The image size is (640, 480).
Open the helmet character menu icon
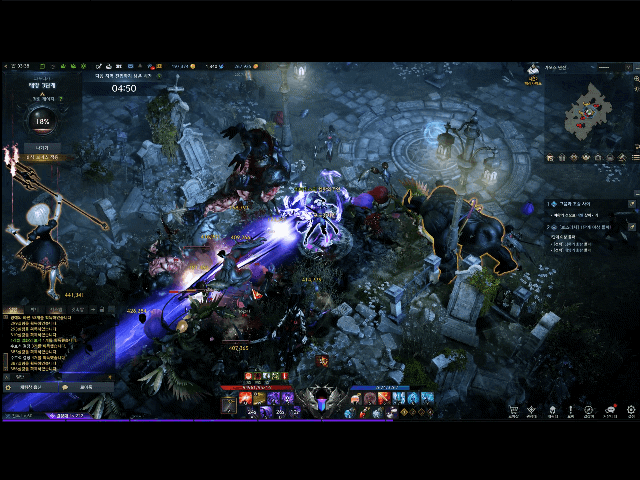pos(552,410)
